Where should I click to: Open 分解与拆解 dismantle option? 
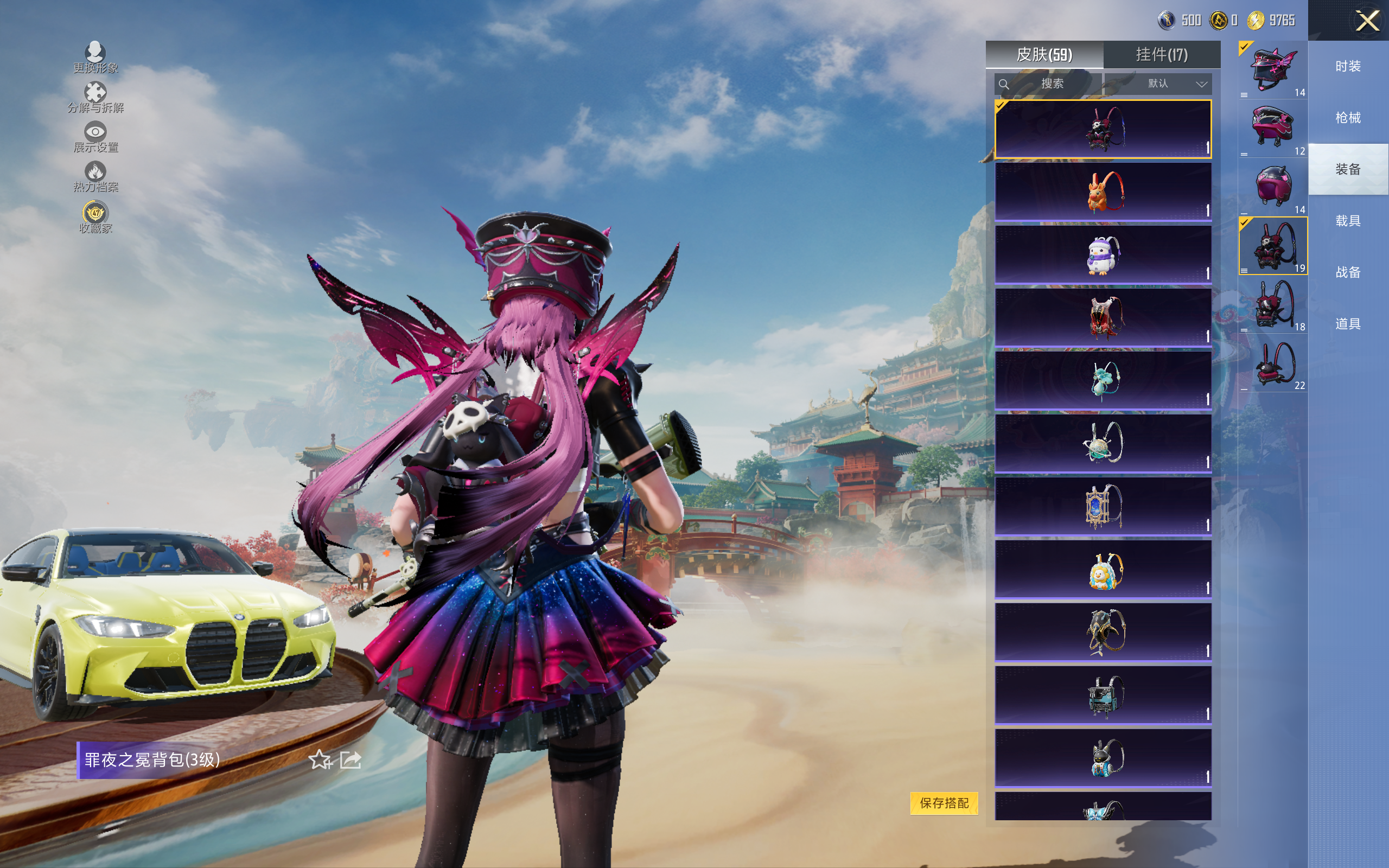tap(95, 97)
